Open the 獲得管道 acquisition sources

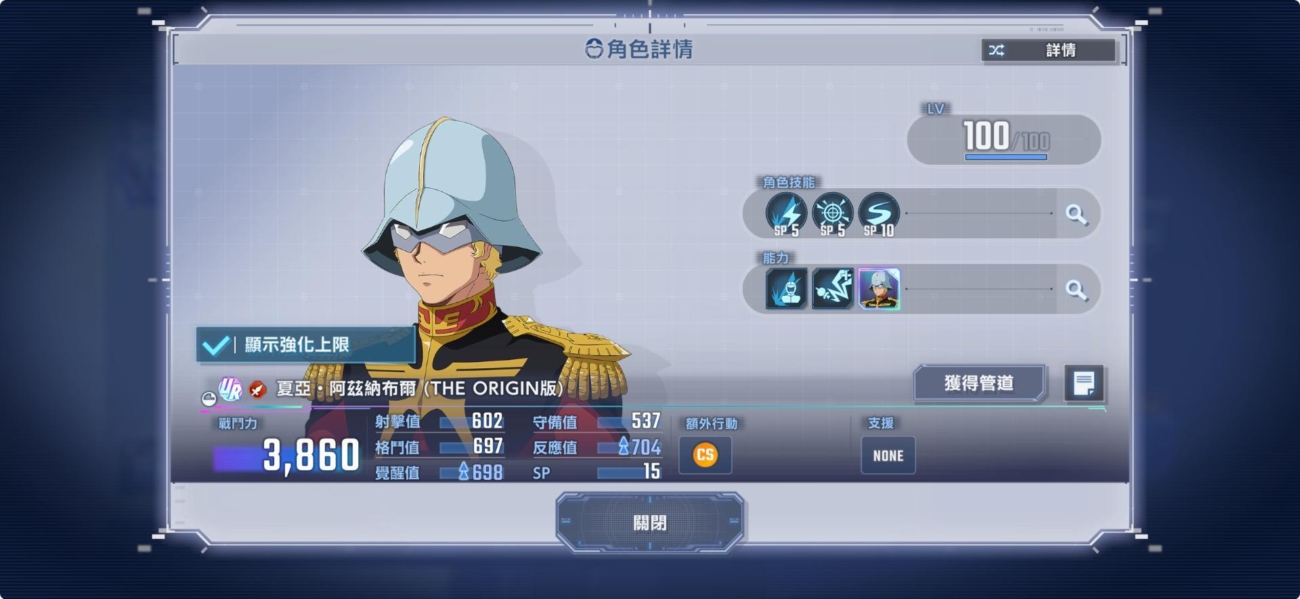(x=979, y=383)
